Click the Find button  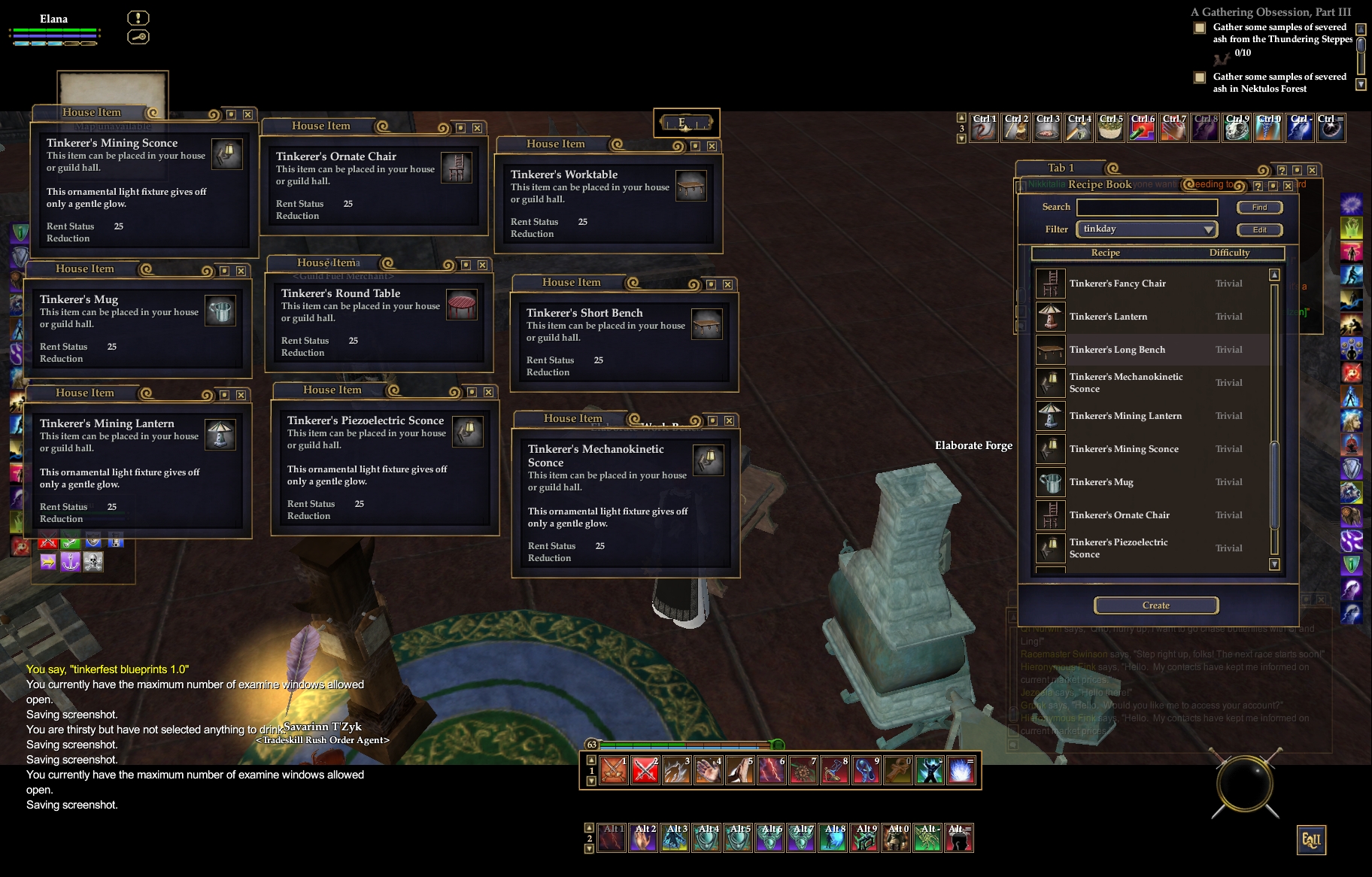[x=1259, y=208]
